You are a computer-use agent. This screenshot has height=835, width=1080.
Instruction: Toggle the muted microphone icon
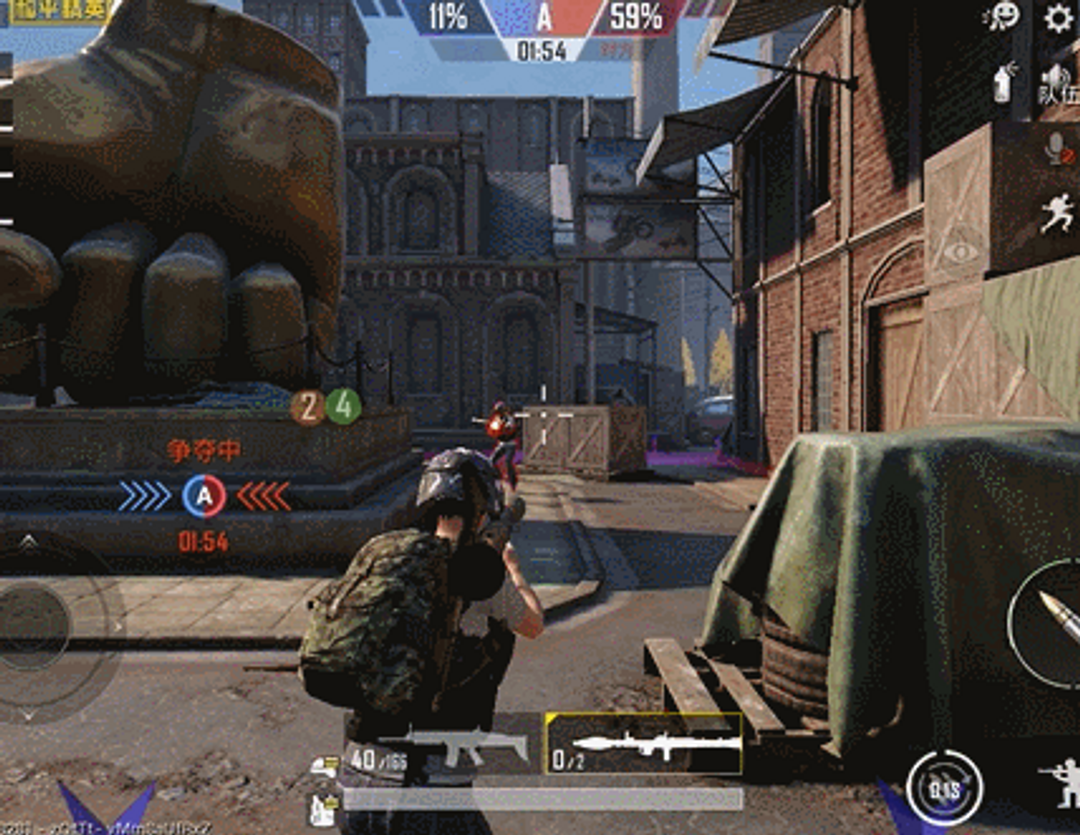pyautogui.click(x=1057, y=149)
